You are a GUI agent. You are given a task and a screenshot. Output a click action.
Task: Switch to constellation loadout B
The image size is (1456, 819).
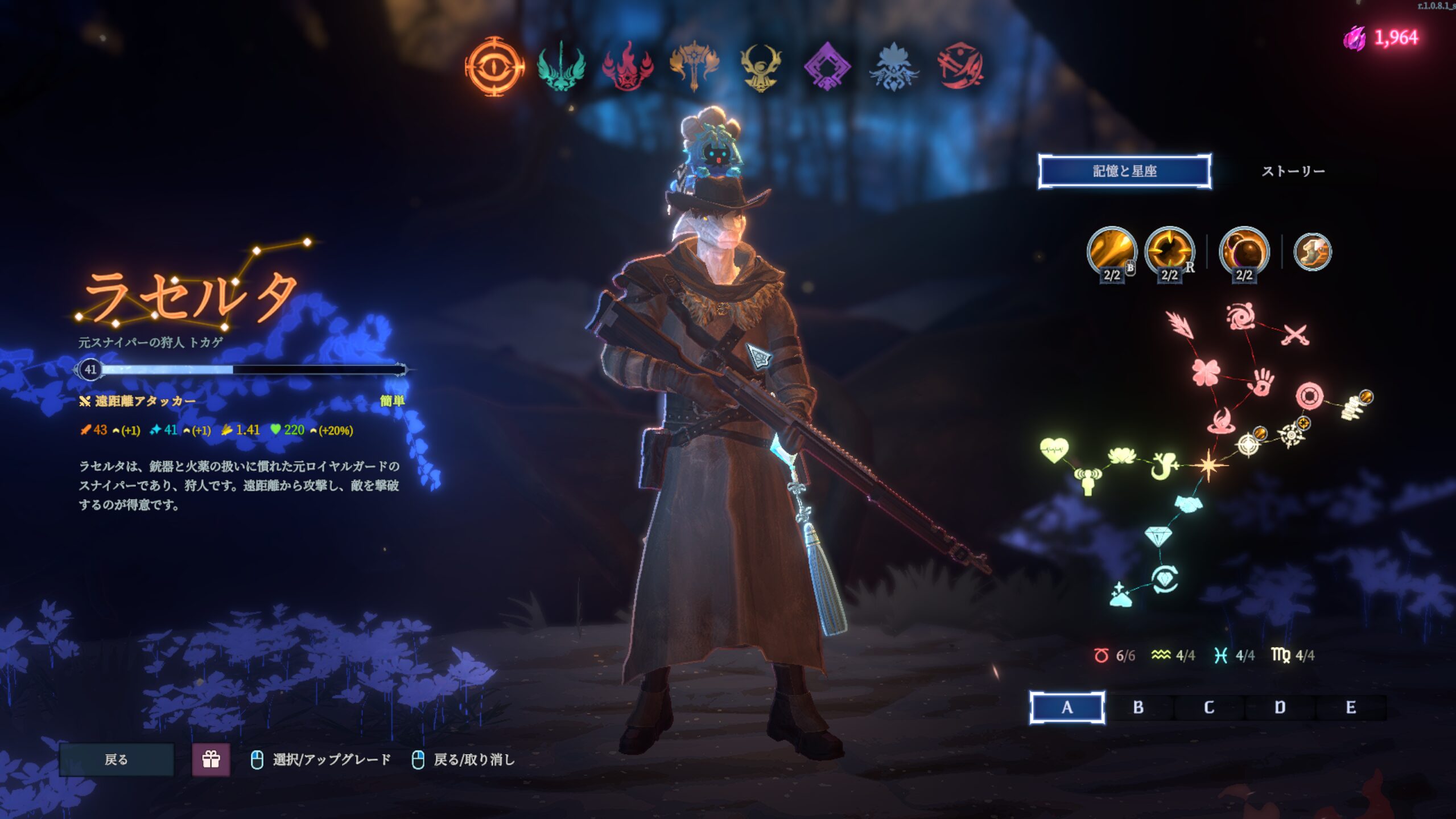(1138, 707)
